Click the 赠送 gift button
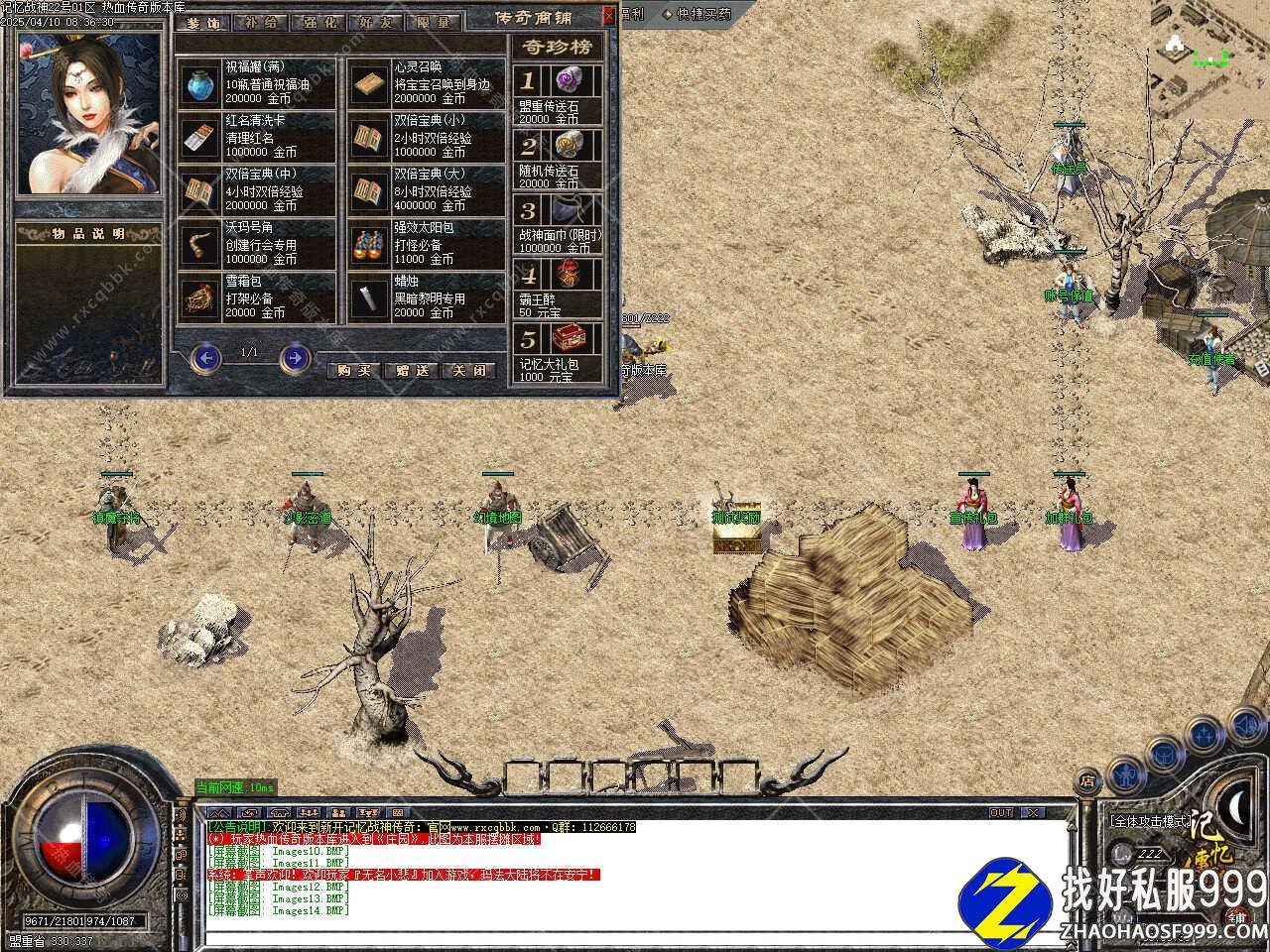The image size is (1270, 952). pyautogui.click(x=412, y=371)
